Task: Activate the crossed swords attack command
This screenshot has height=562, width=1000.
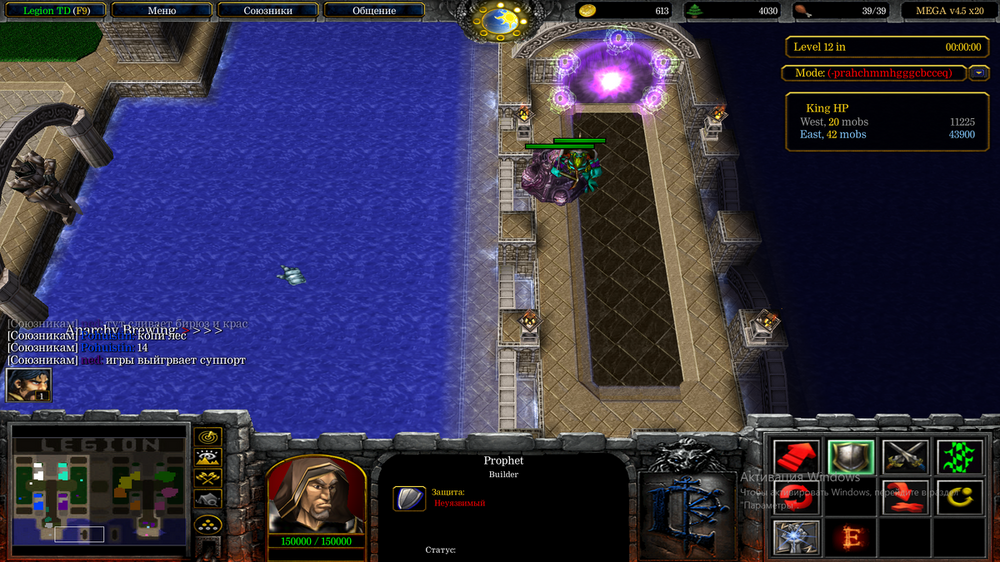Action: coord(905,458)
